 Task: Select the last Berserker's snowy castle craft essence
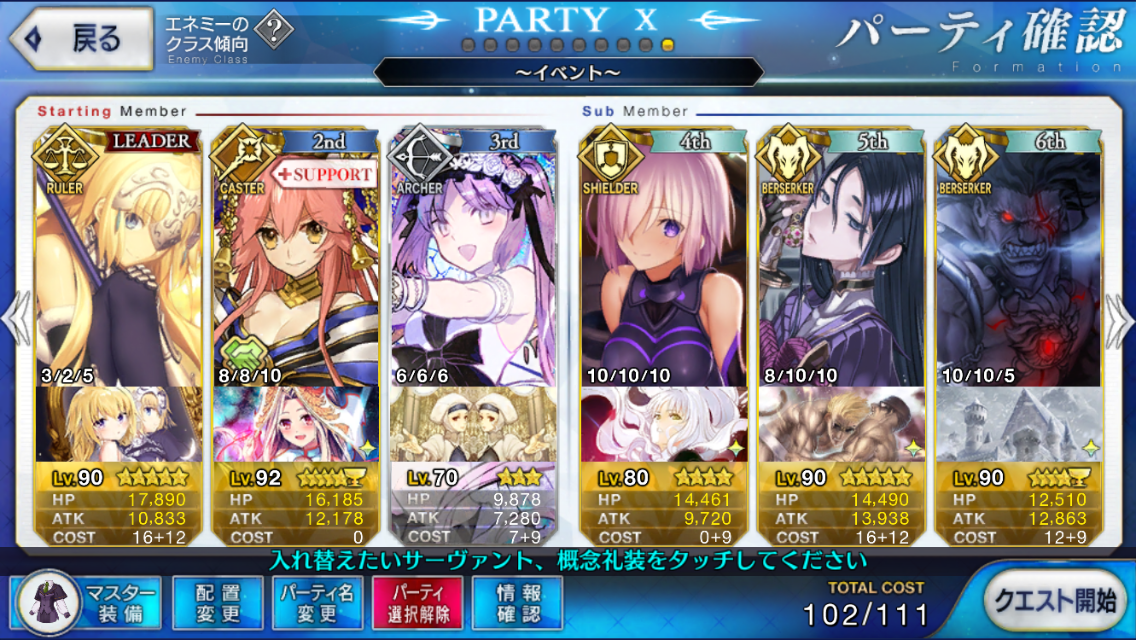point(1018,424)
